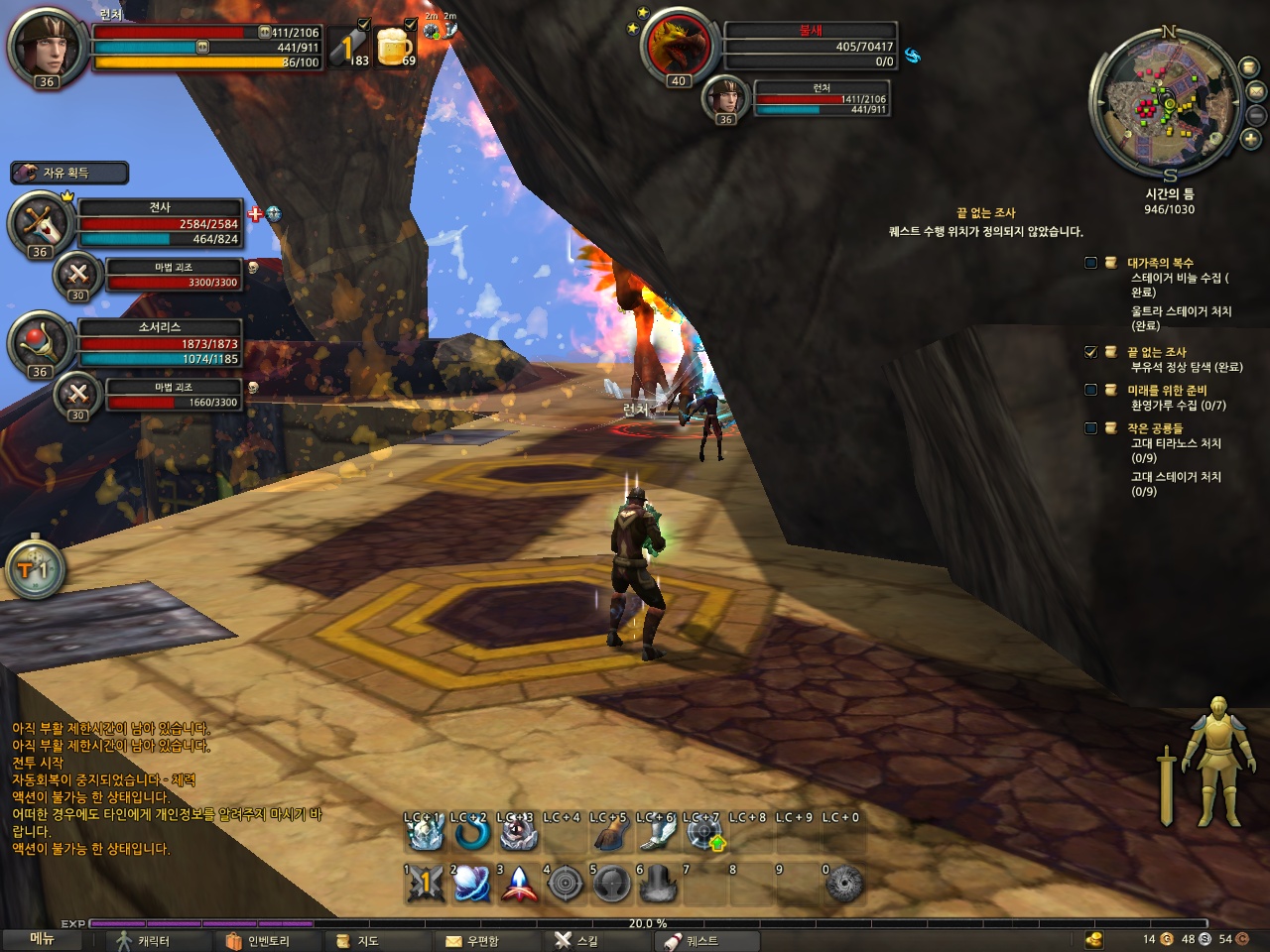Click the minimap's minus zoom button

click(1256, 115)
